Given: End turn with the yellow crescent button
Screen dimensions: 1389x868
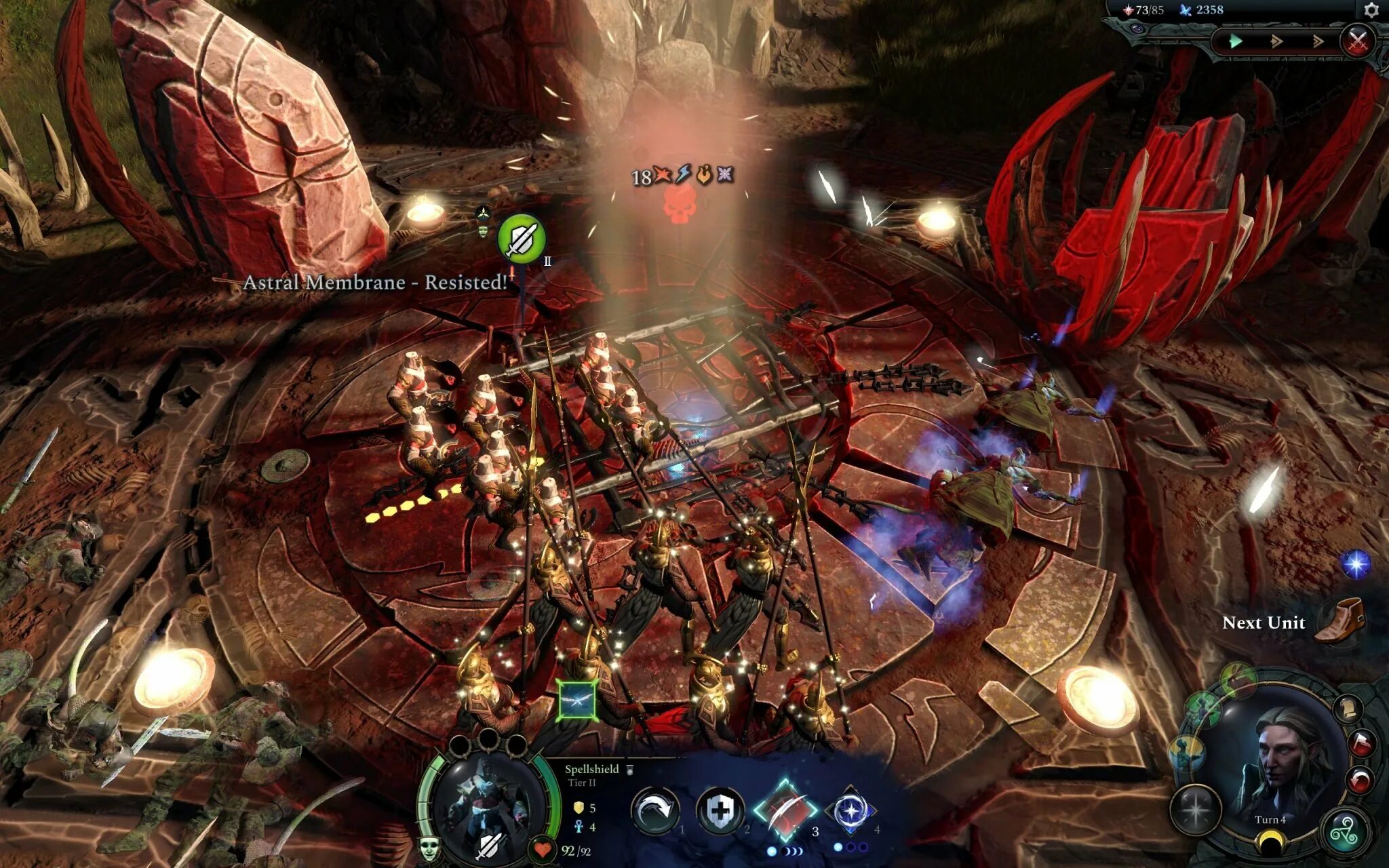Looking at the screenshot, I should click(1269, 844).
